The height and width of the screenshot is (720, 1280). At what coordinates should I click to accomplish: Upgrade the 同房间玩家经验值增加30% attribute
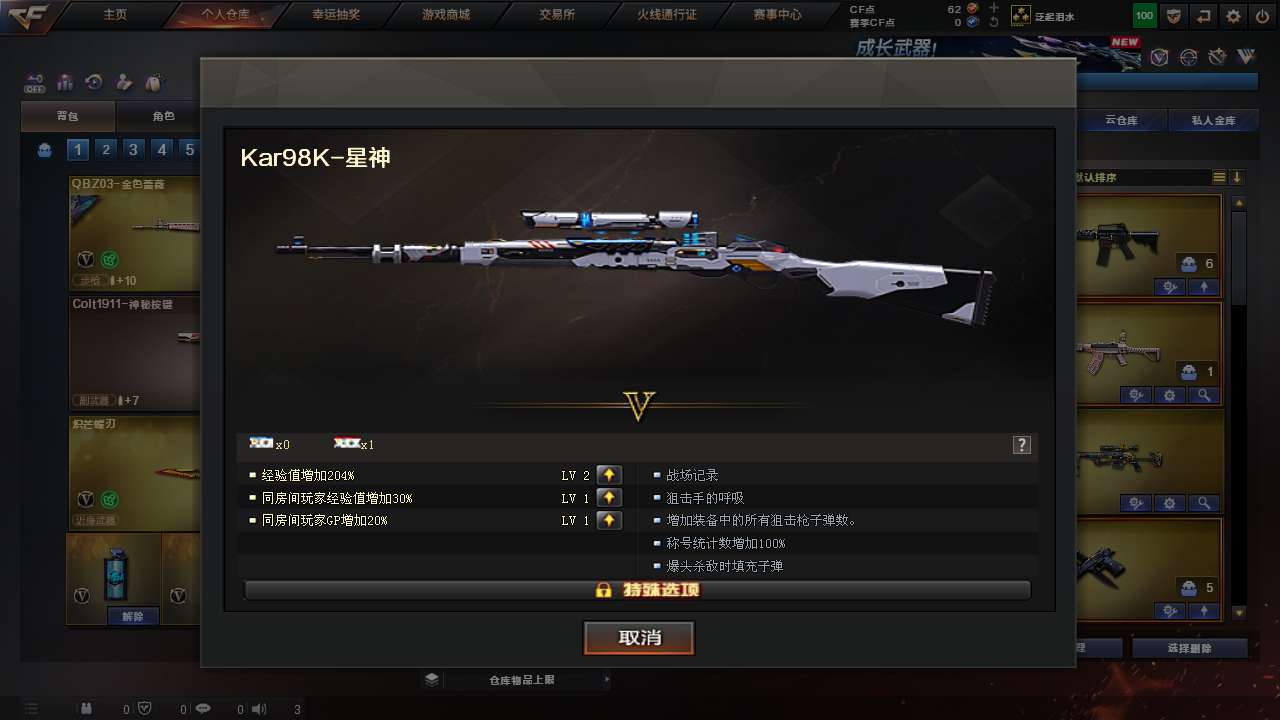click(609, 498)
